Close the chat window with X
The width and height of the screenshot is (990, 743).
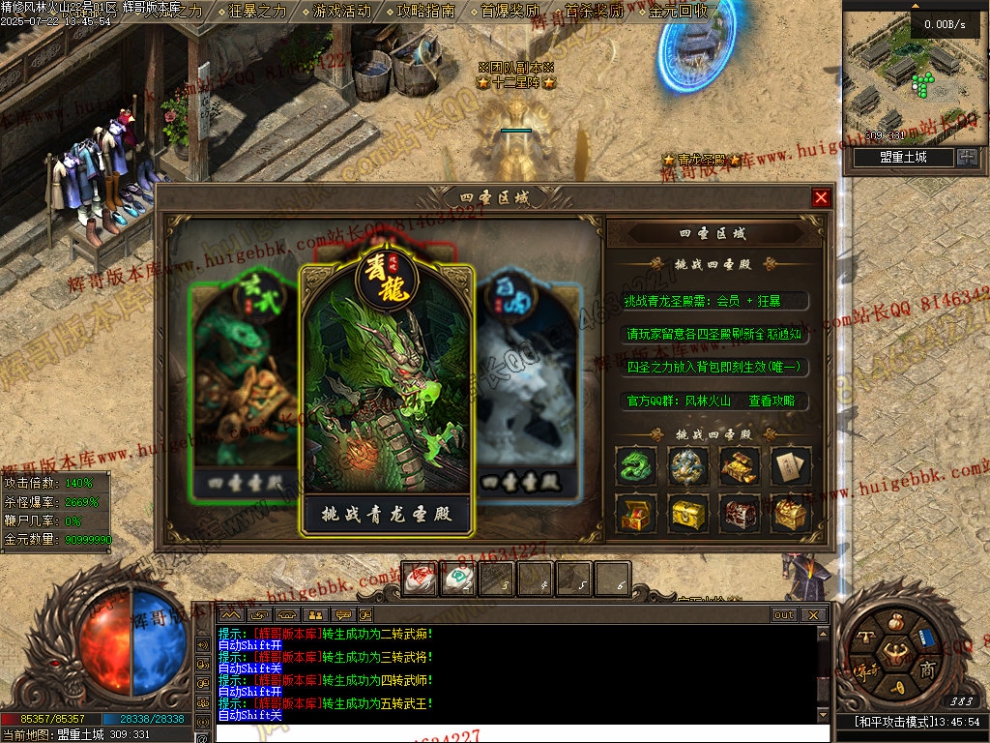click(814, 615)
